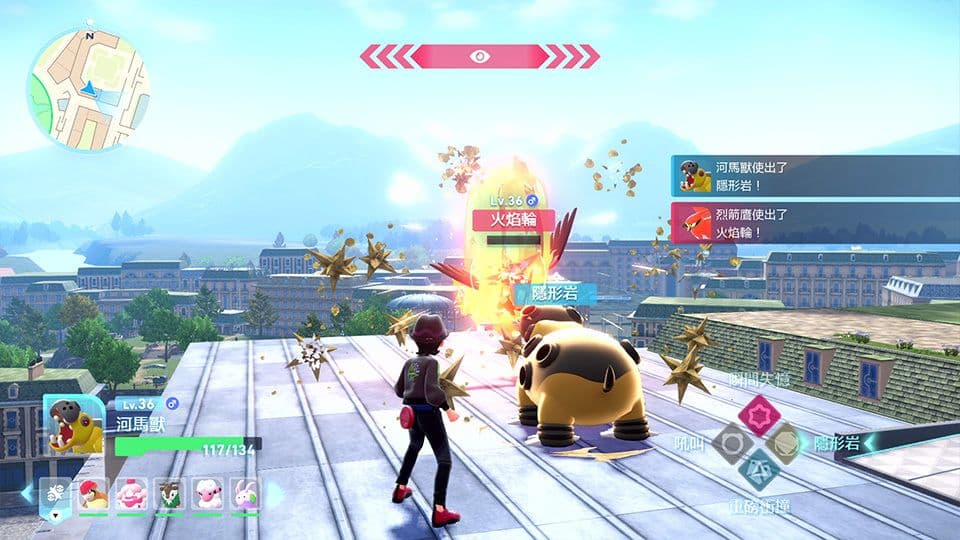This screenshot has width=960, height=540.
Task: Switch to the pink whipped-cream Pokémon slot
Action: [132, 494]
